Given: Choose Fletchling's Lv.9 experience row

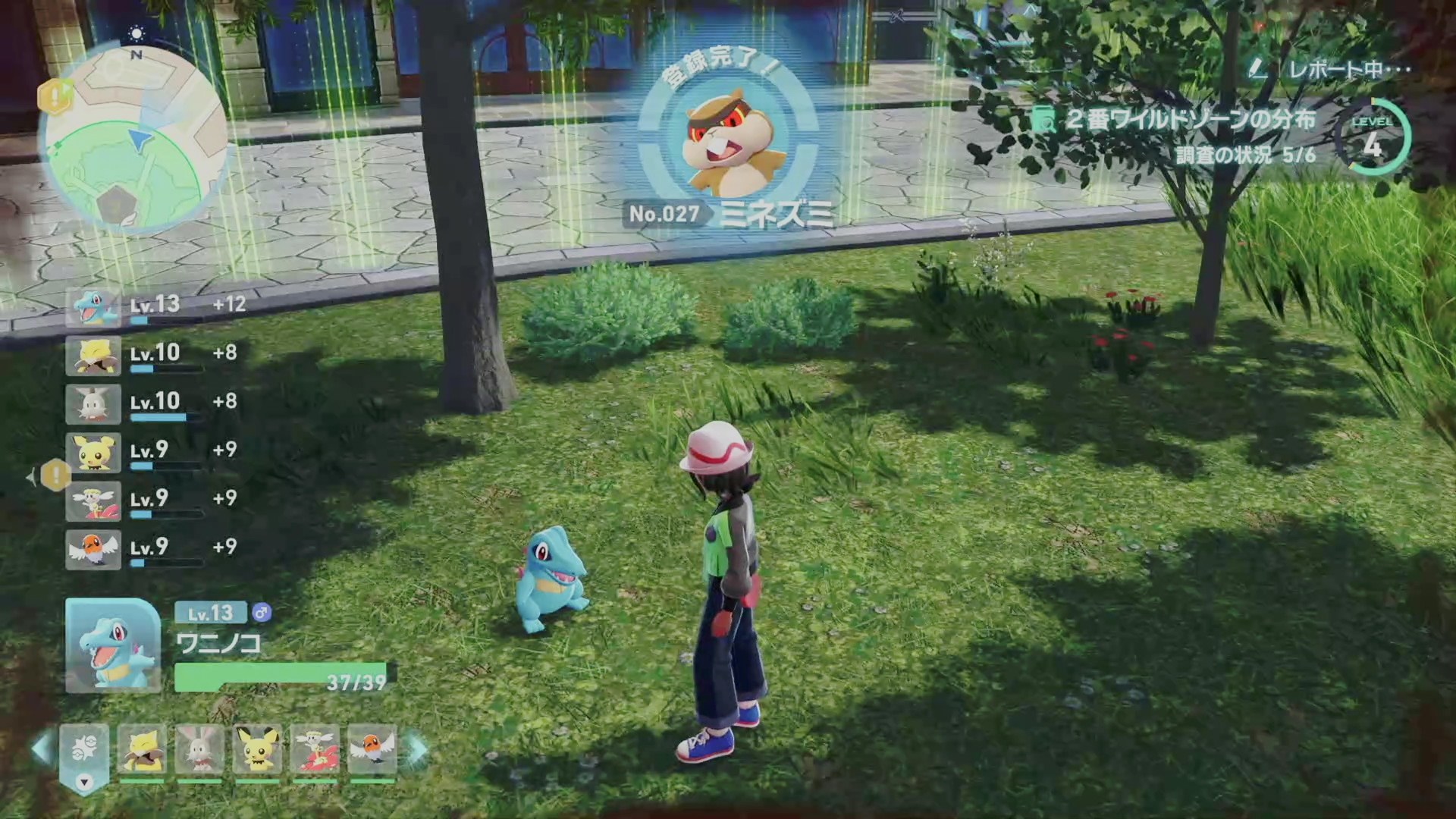Looking at the screenshot, I should (155, 549).
